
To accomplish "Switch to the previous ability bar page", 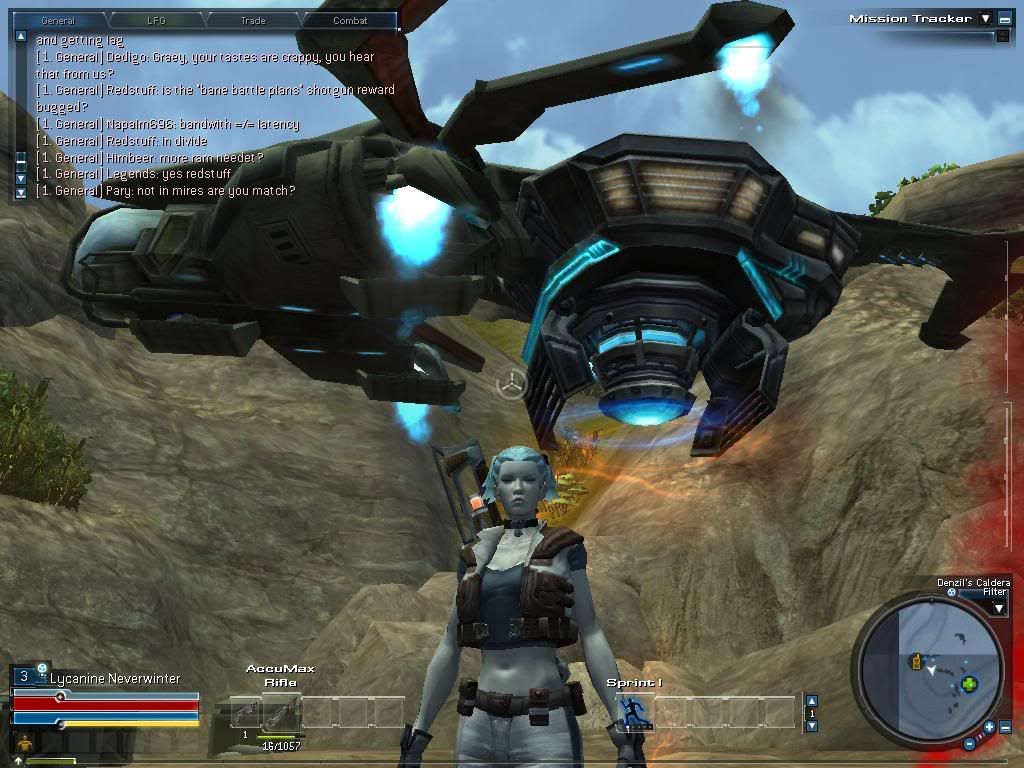I will coord(812,701).
